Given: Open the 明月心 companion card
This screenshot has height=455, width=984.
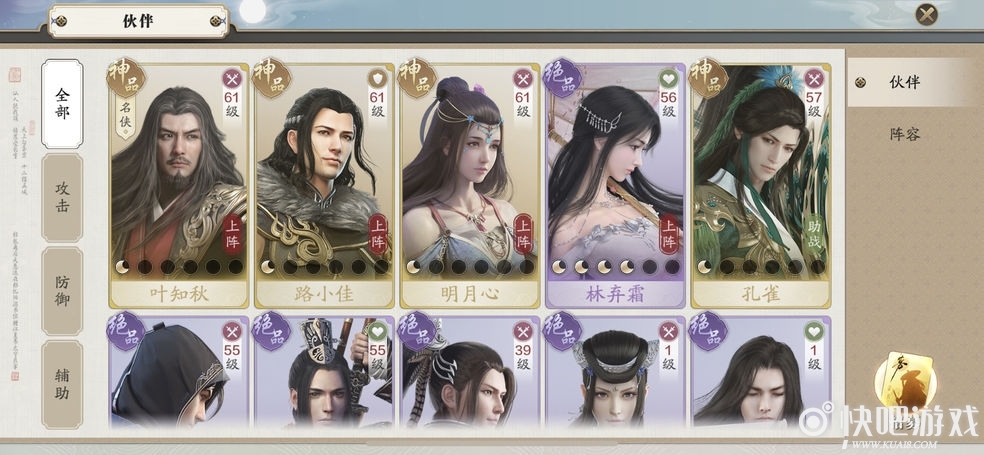Looking at the screenshot, I should click(470, 185).
